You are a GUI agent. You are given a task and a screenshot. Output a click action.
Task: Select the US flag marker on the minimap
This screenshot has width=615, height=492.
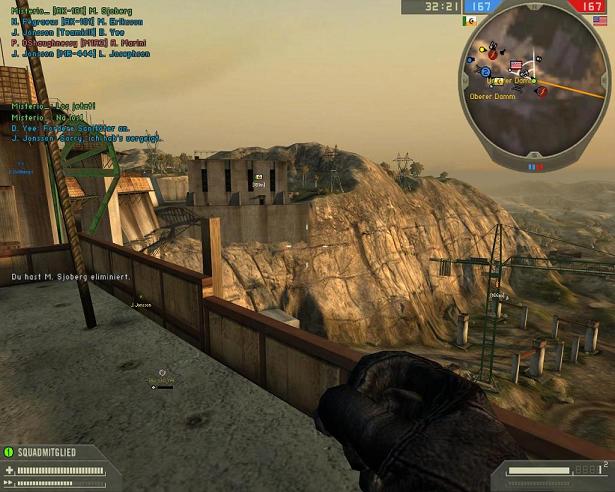pyautogui.click(x=517, y=66)
